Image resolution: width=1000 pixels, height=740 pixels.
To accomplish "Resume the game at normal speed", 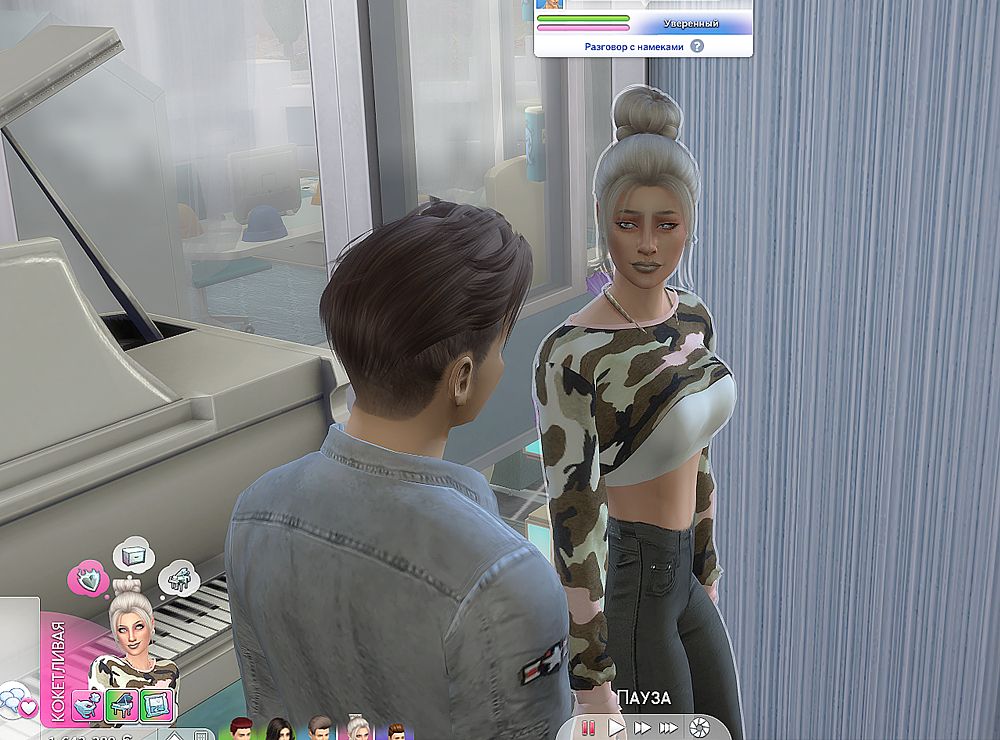I will click(x=617, y=727).
